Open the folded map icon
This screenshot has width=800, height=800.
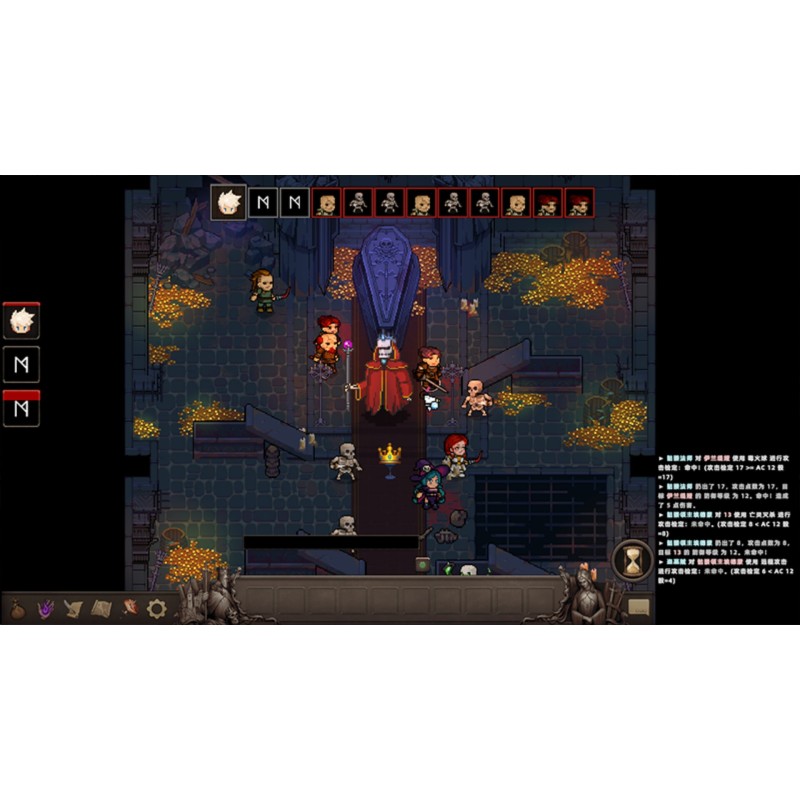pos(101,608)
